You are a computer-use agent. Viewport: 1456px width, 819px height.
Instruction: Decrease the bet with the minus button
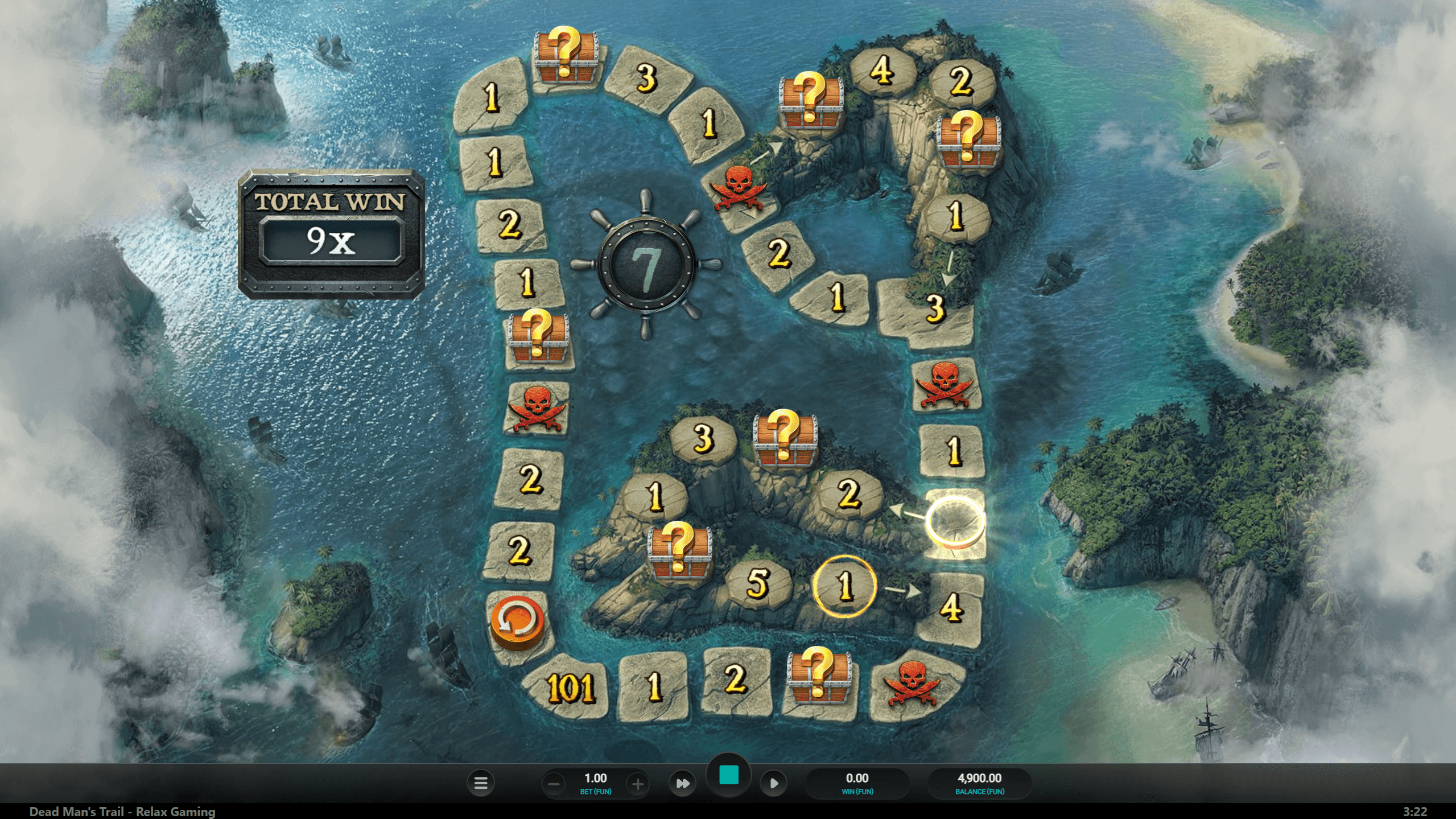tap(554, 784)
